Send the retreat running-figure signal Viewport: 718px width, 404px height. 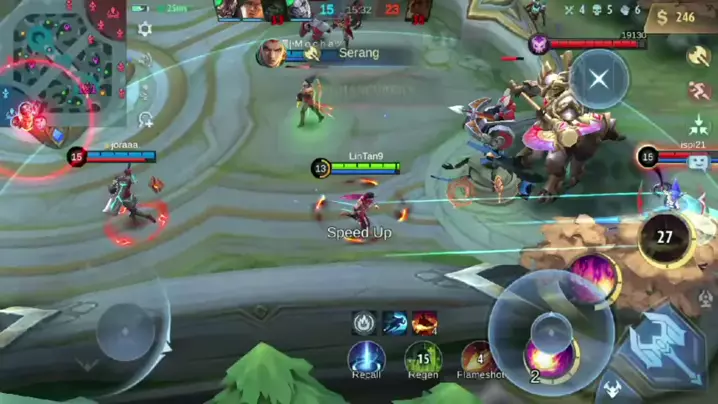click(x=699, y=91)
